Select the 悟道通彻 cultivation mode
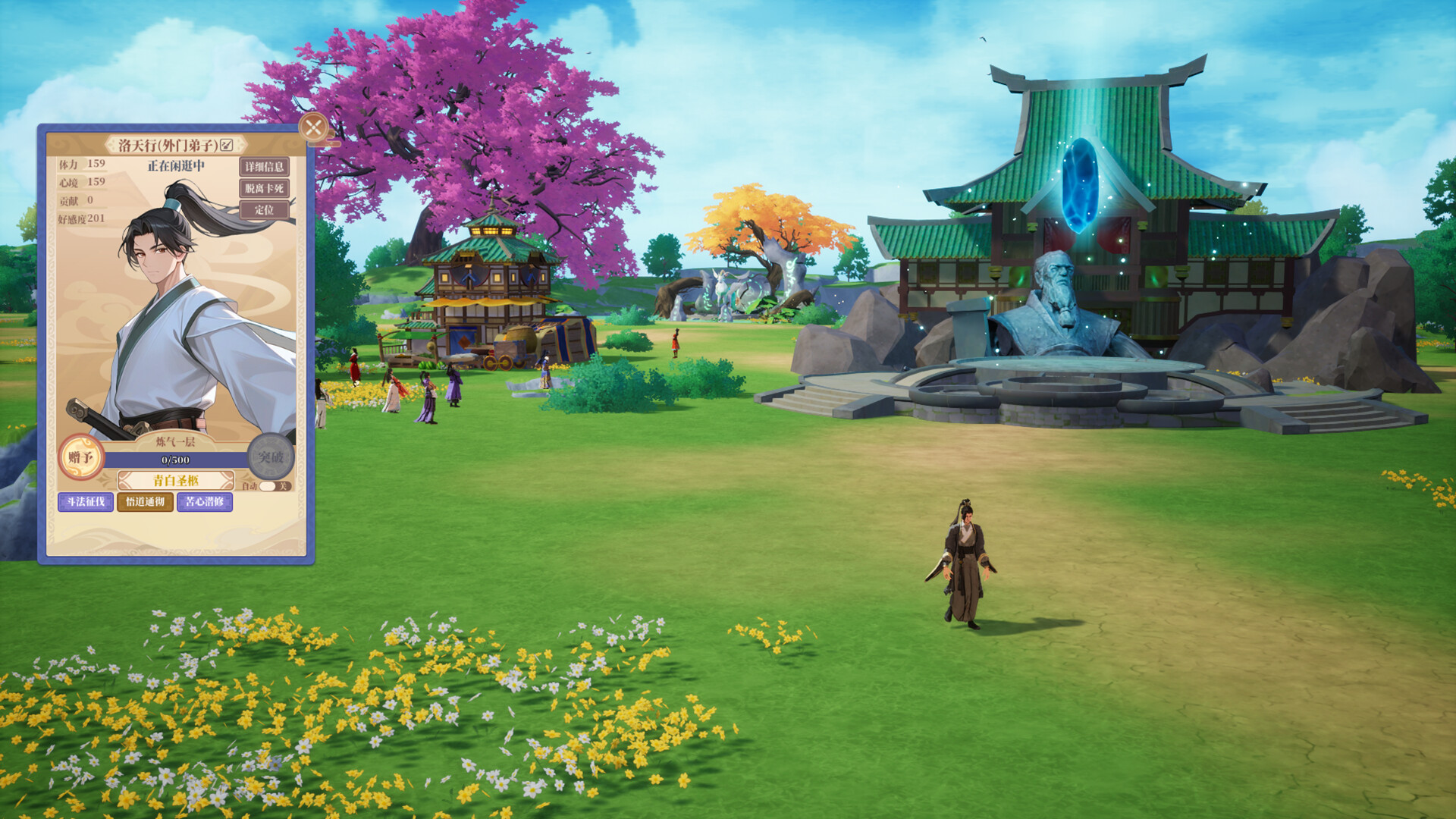1456x819 pixels. tap(143, 503)
